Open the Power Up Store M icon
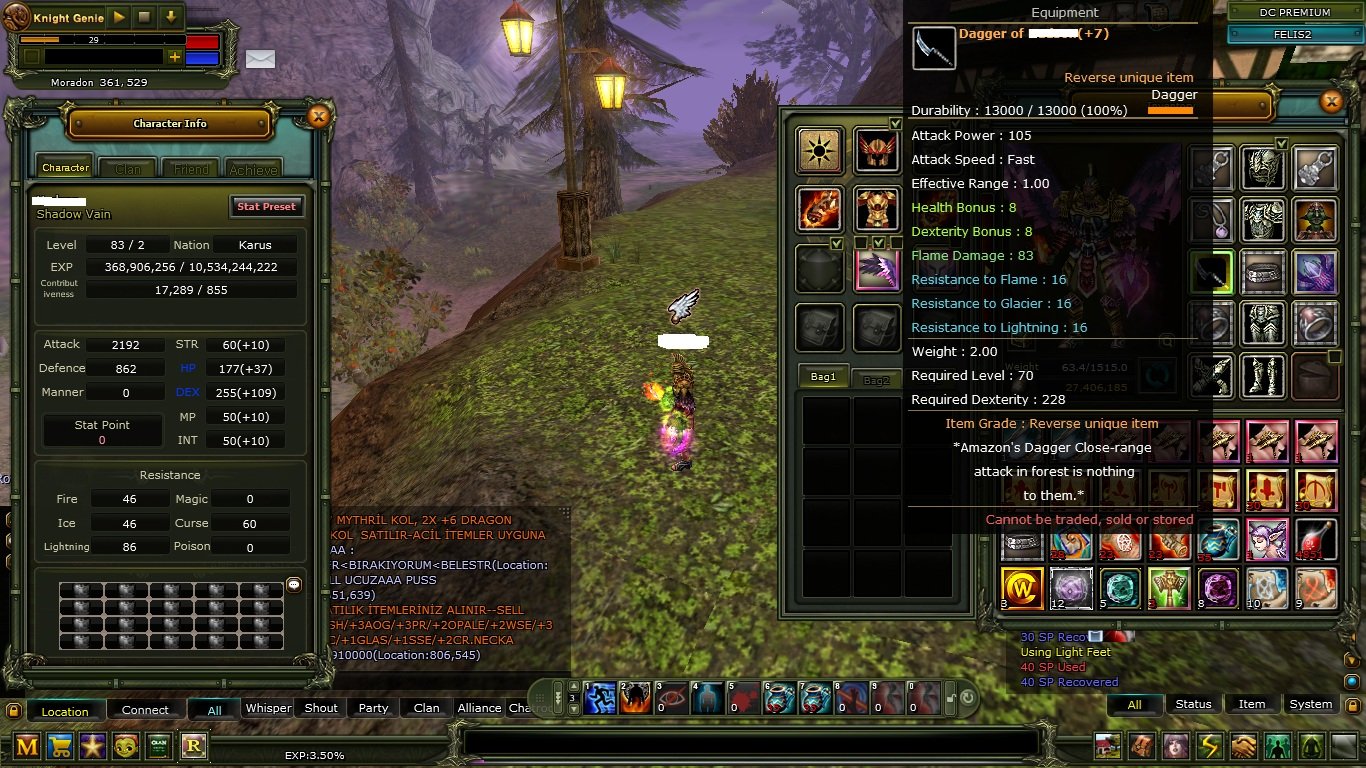 click(27, 746)
